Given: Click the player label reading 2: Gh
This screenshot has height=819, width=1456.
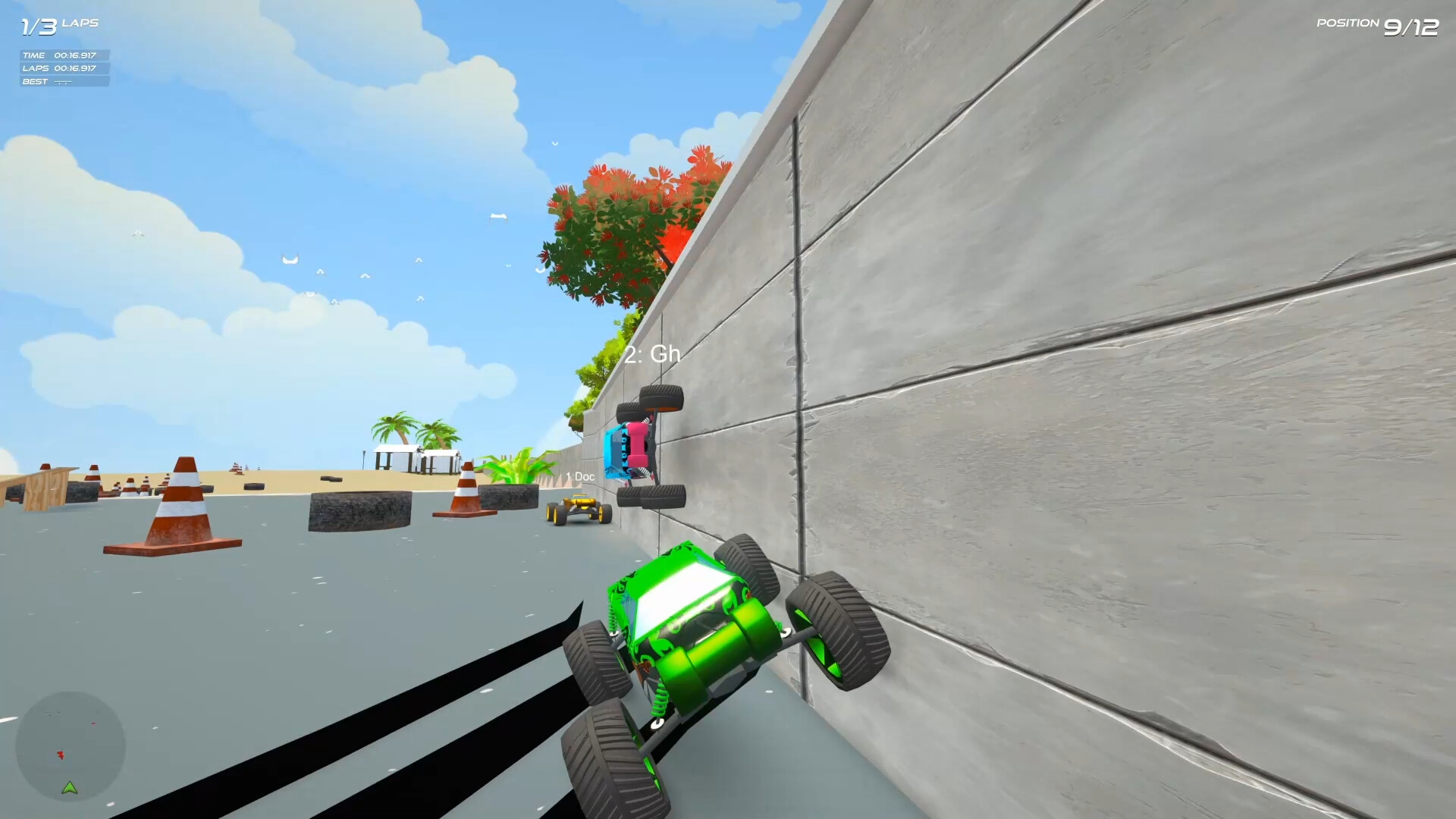Looking at the screenshot, I should pos(654,355).
